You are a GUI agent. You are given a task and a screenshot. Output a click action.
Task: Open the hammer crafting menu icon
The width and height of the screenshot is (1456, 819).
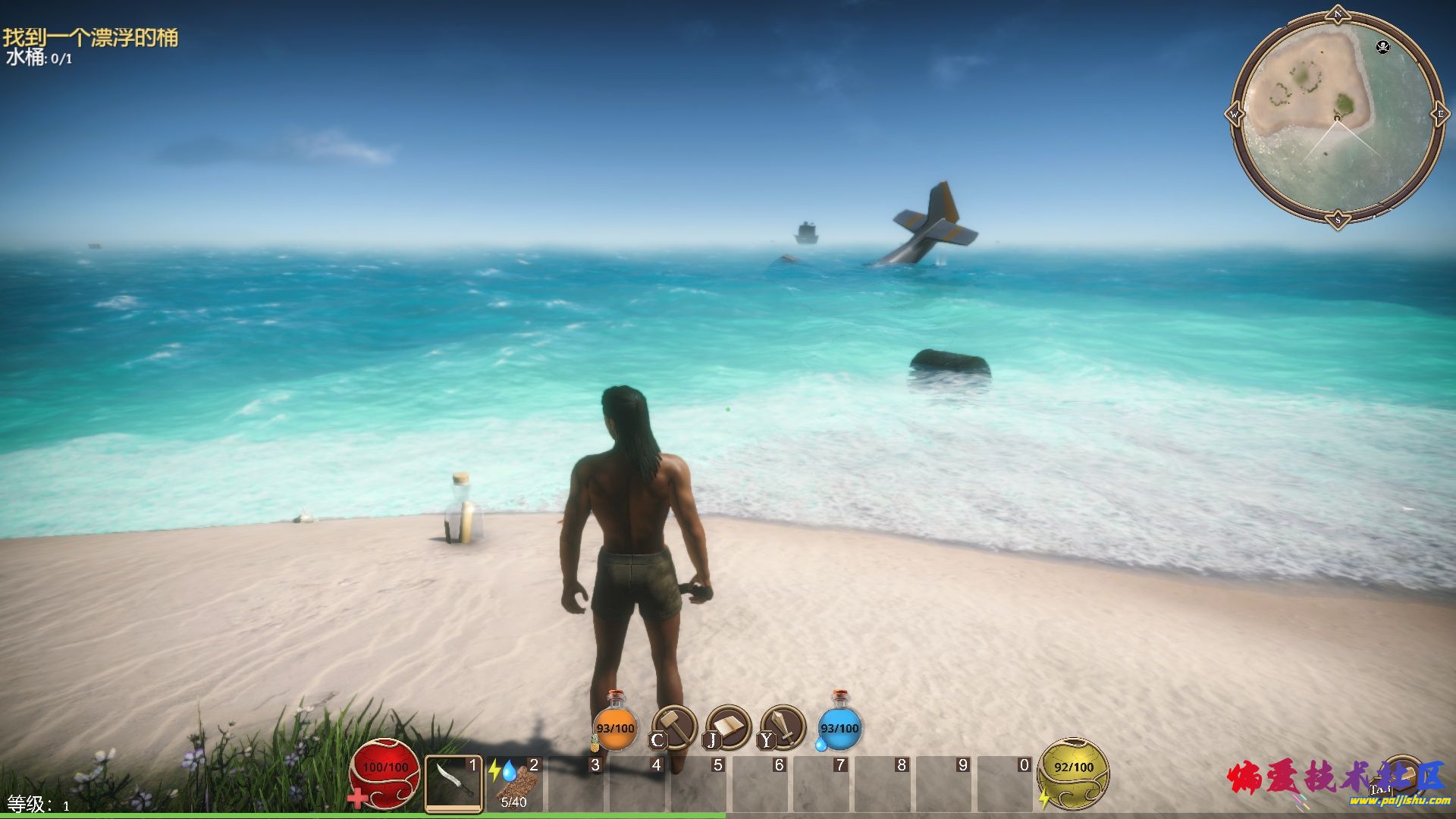[x=674, y=727]
